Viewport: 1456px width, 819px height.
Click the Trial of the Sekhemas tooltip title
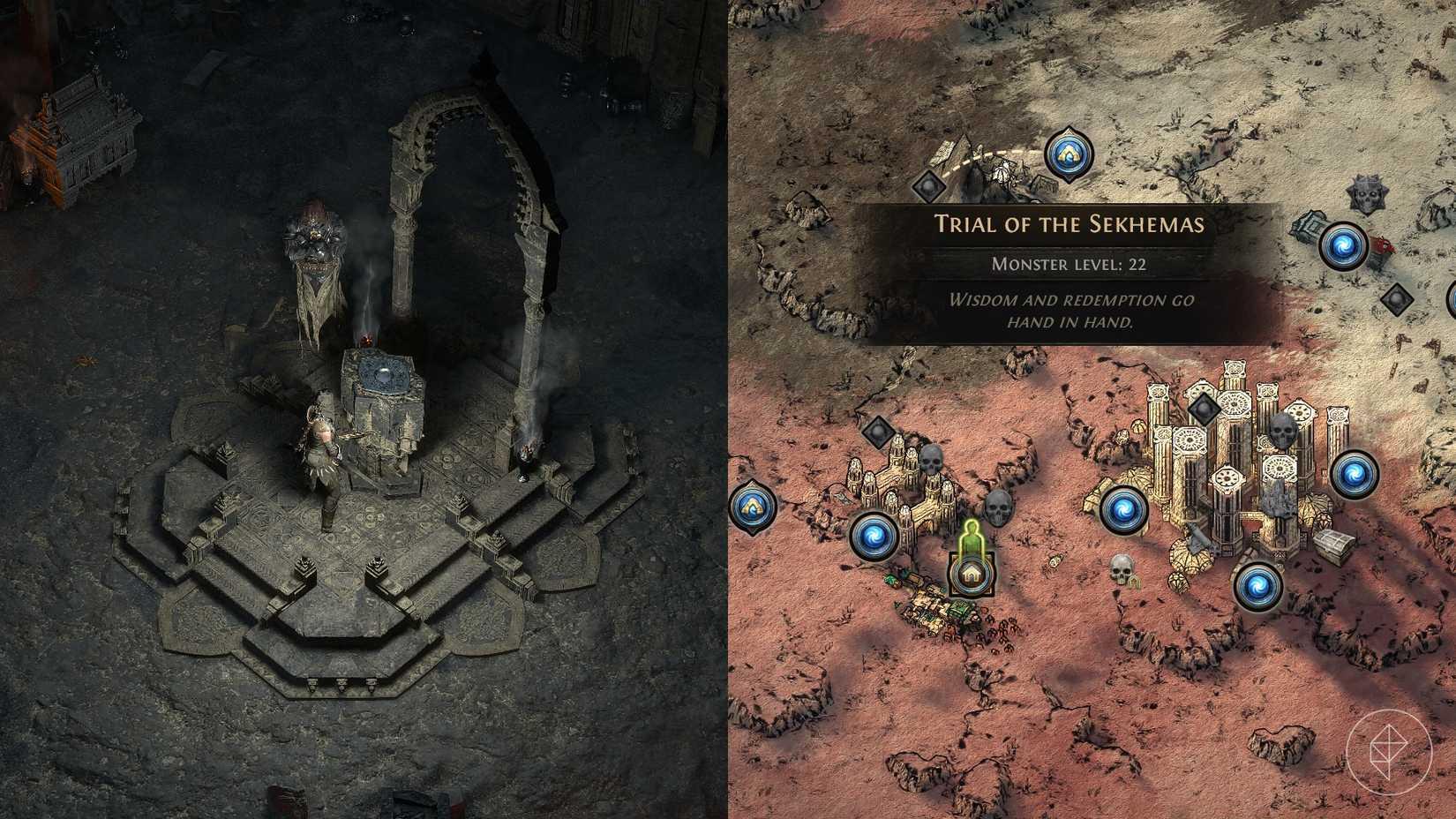pyautogui.click(x=1069, y=225)
